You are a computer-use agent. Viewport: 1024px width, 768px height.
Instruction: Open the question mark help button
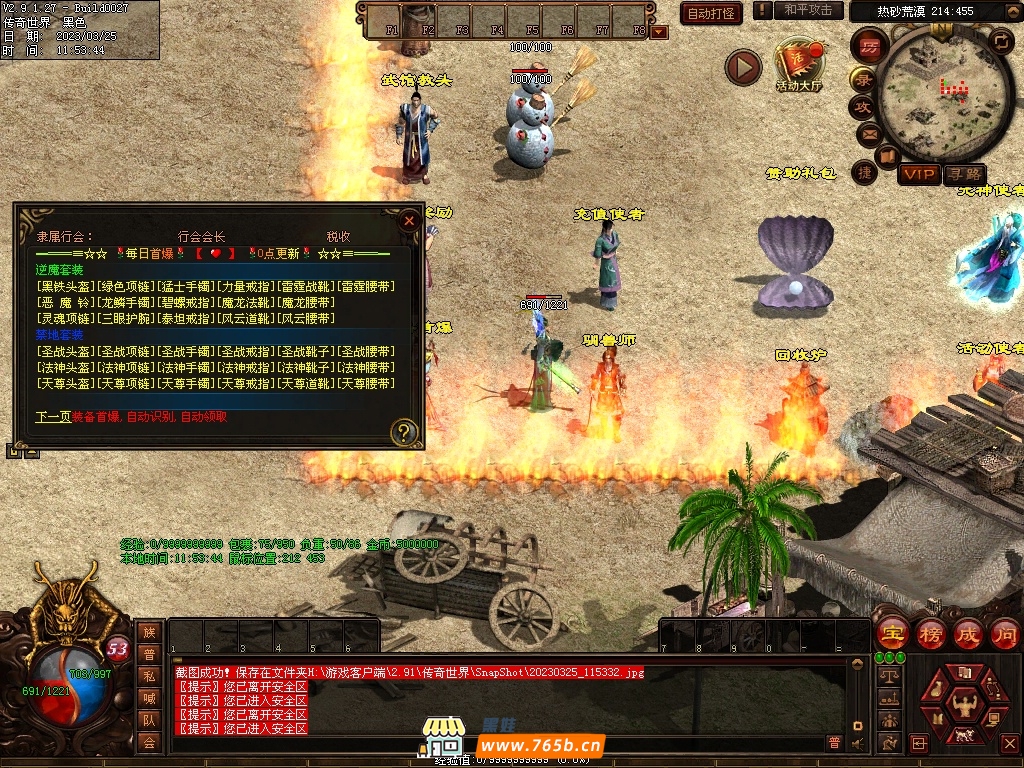coord(404,432)
